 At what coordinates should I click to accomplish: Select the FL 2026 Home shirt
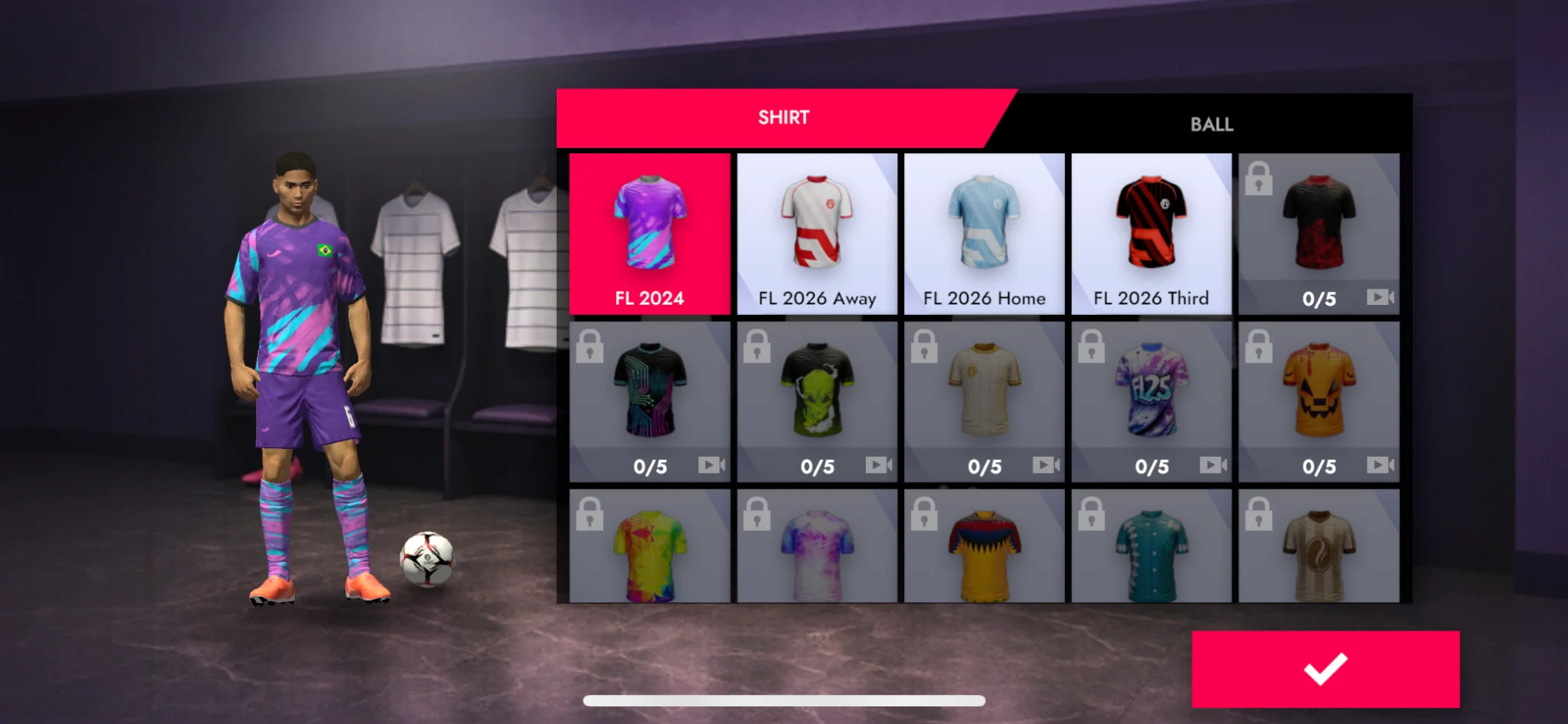[x=983, y=230]
